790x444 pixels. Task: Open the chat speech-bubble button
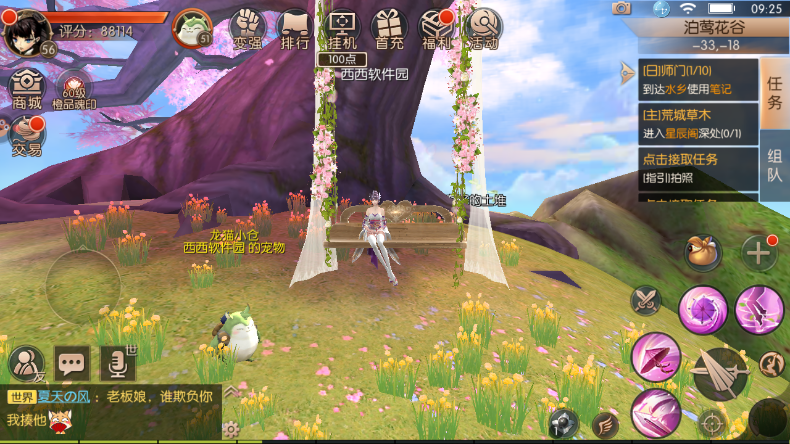pyautogui.click(x=72, y=362)
